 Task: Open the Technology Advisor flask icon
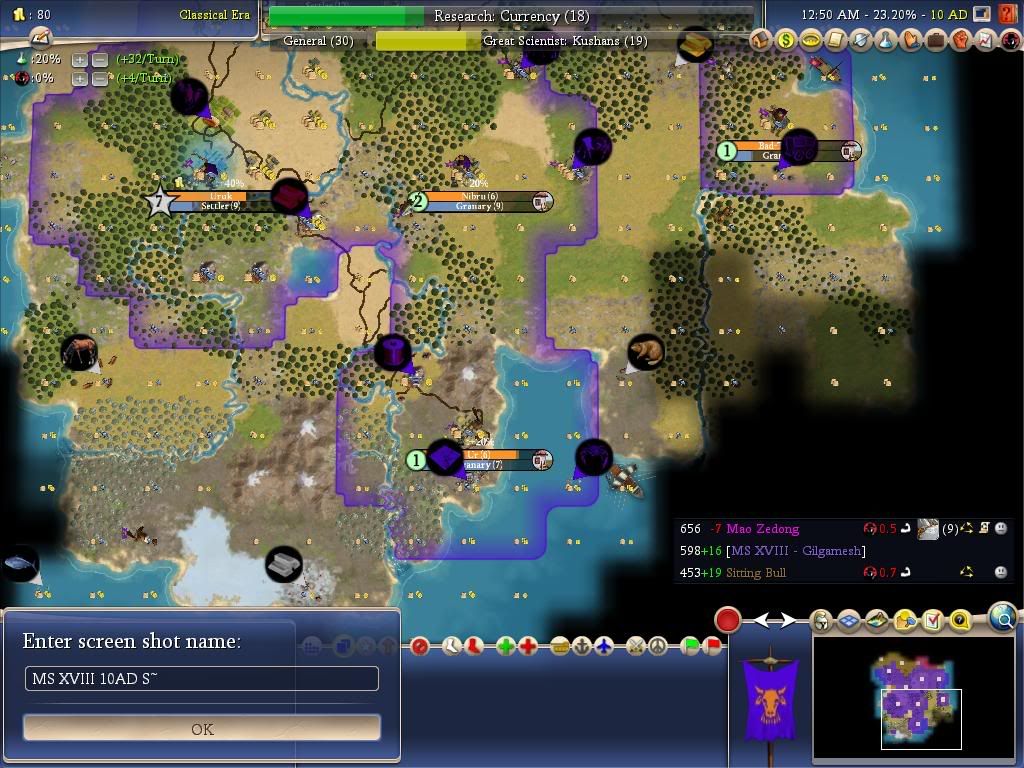click(884, 41)
